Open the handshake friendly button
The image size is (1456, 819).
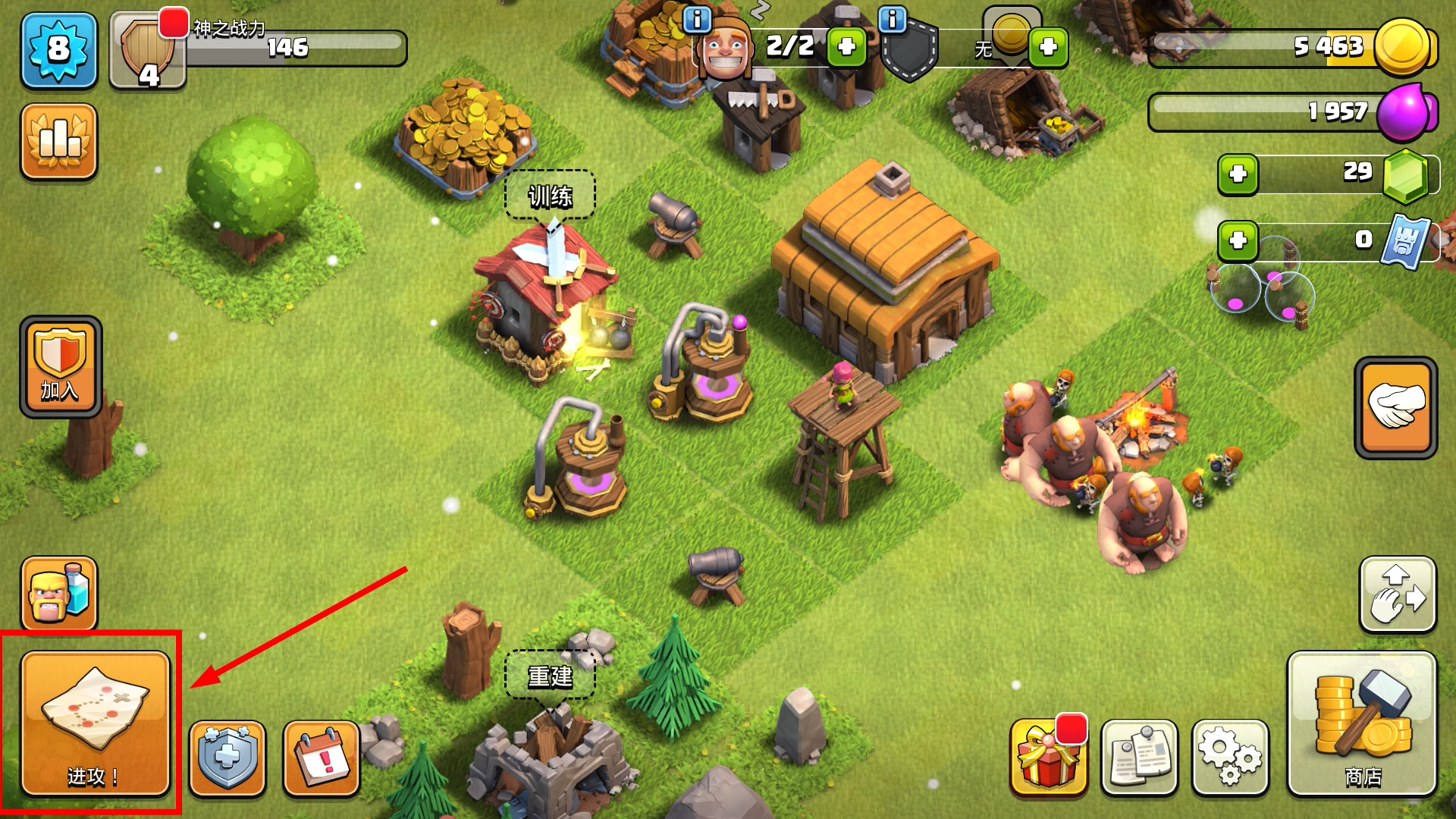click(1395, 407)
